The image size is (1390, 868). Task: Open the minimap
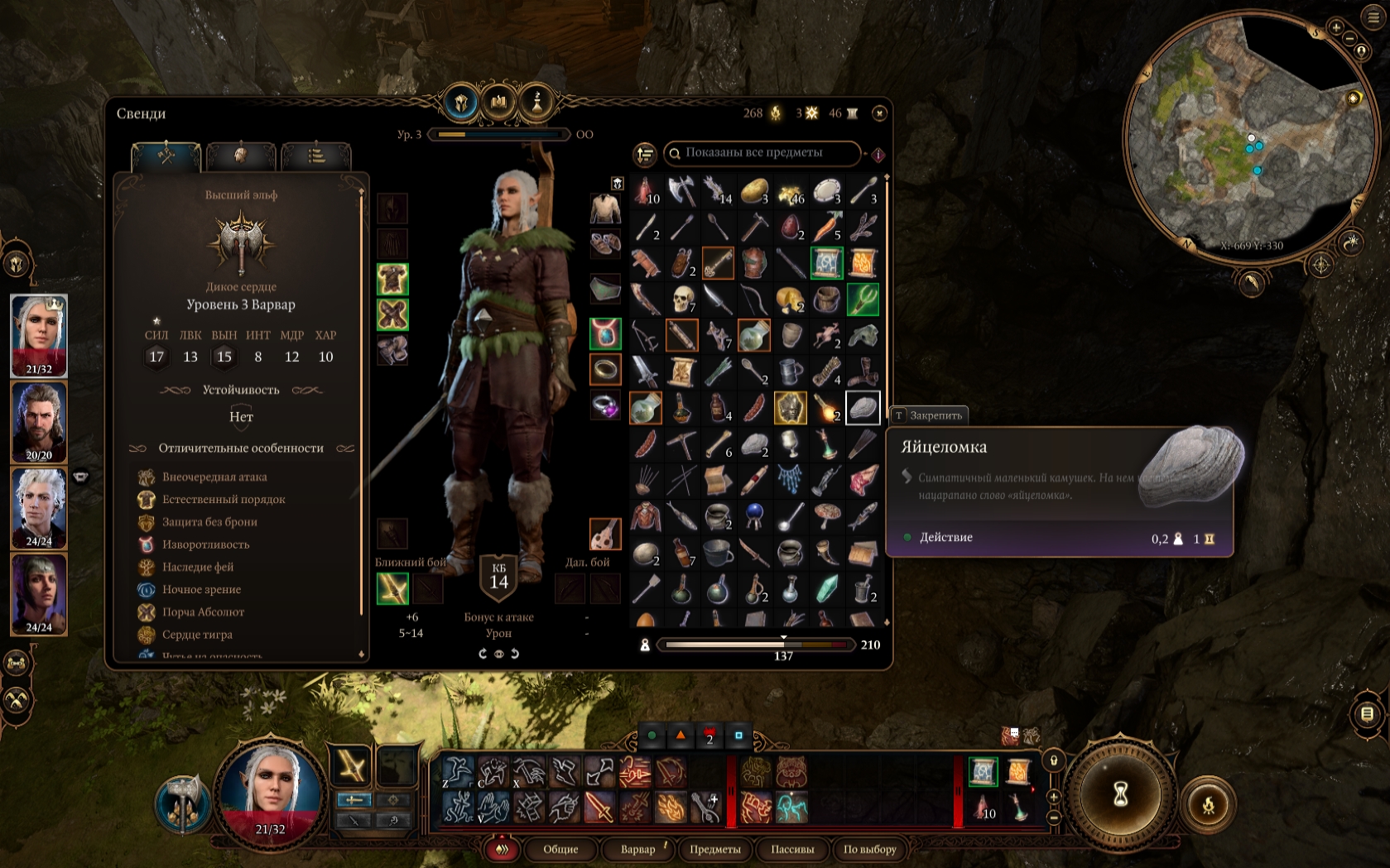(x=1250, y=137)
